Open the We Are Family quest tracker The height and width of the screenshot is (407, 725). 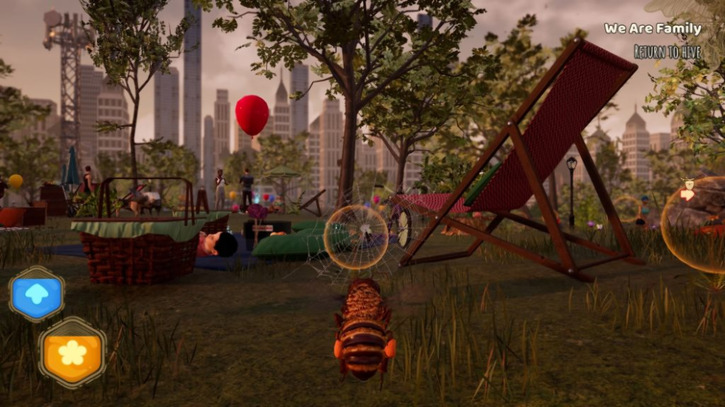[652, 28]
